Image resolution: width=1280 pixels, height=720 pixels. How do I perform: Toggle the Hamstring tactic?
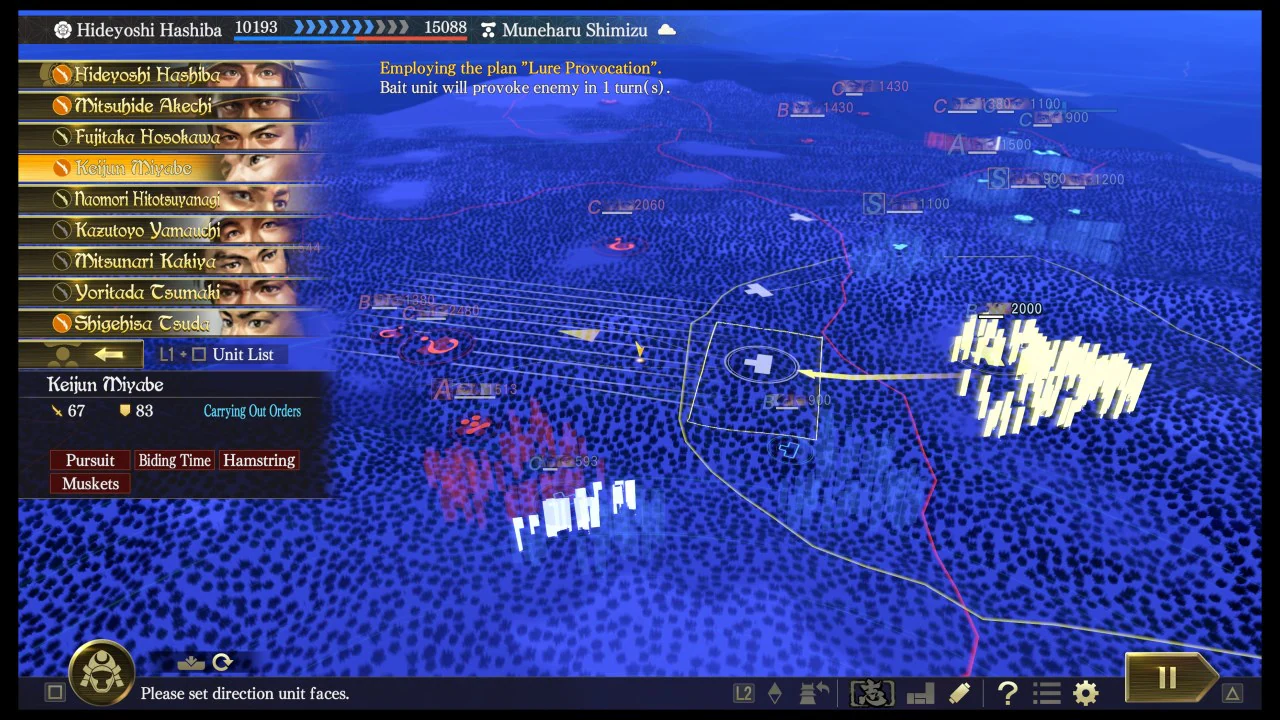point(259,460)
